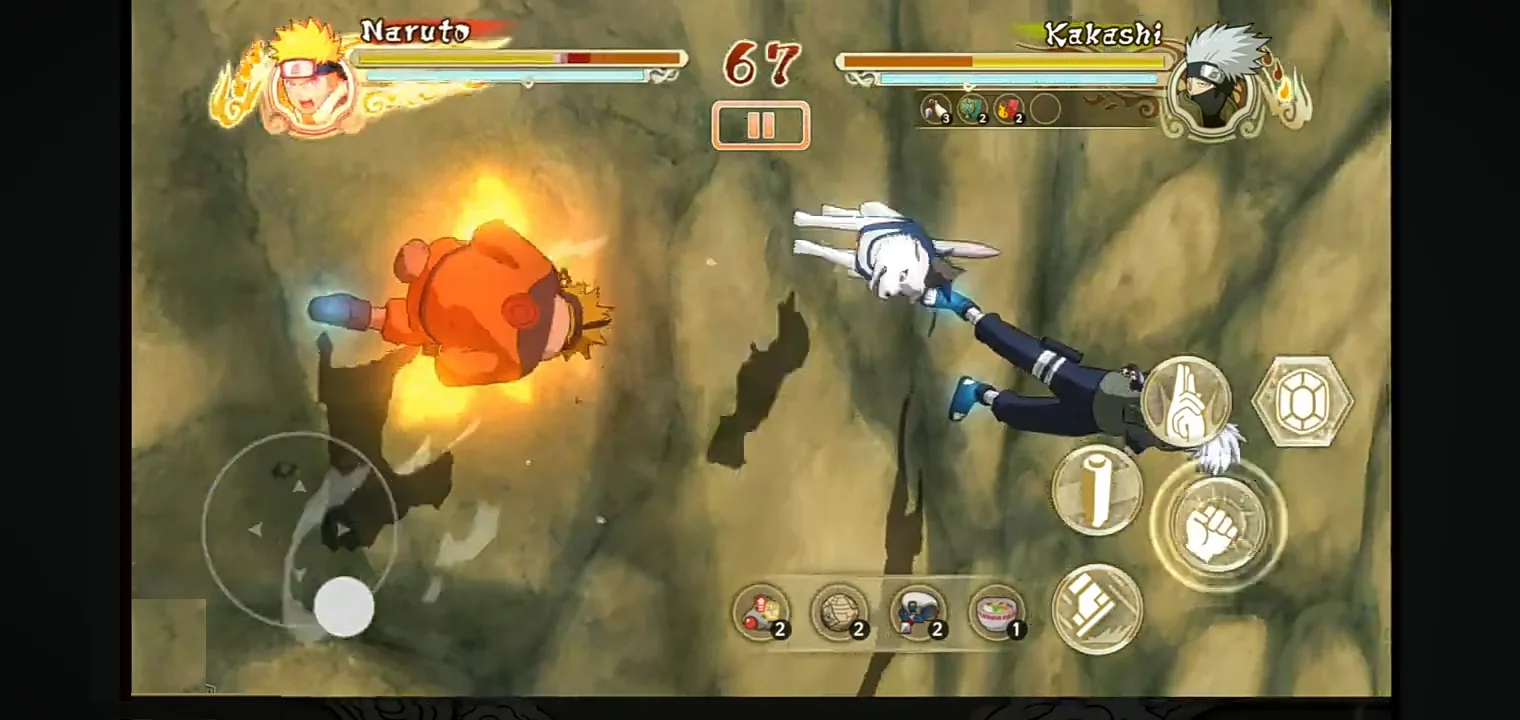Tap the hand-sign jutsu button
1520x720 pixels.
click(1186, 400)
